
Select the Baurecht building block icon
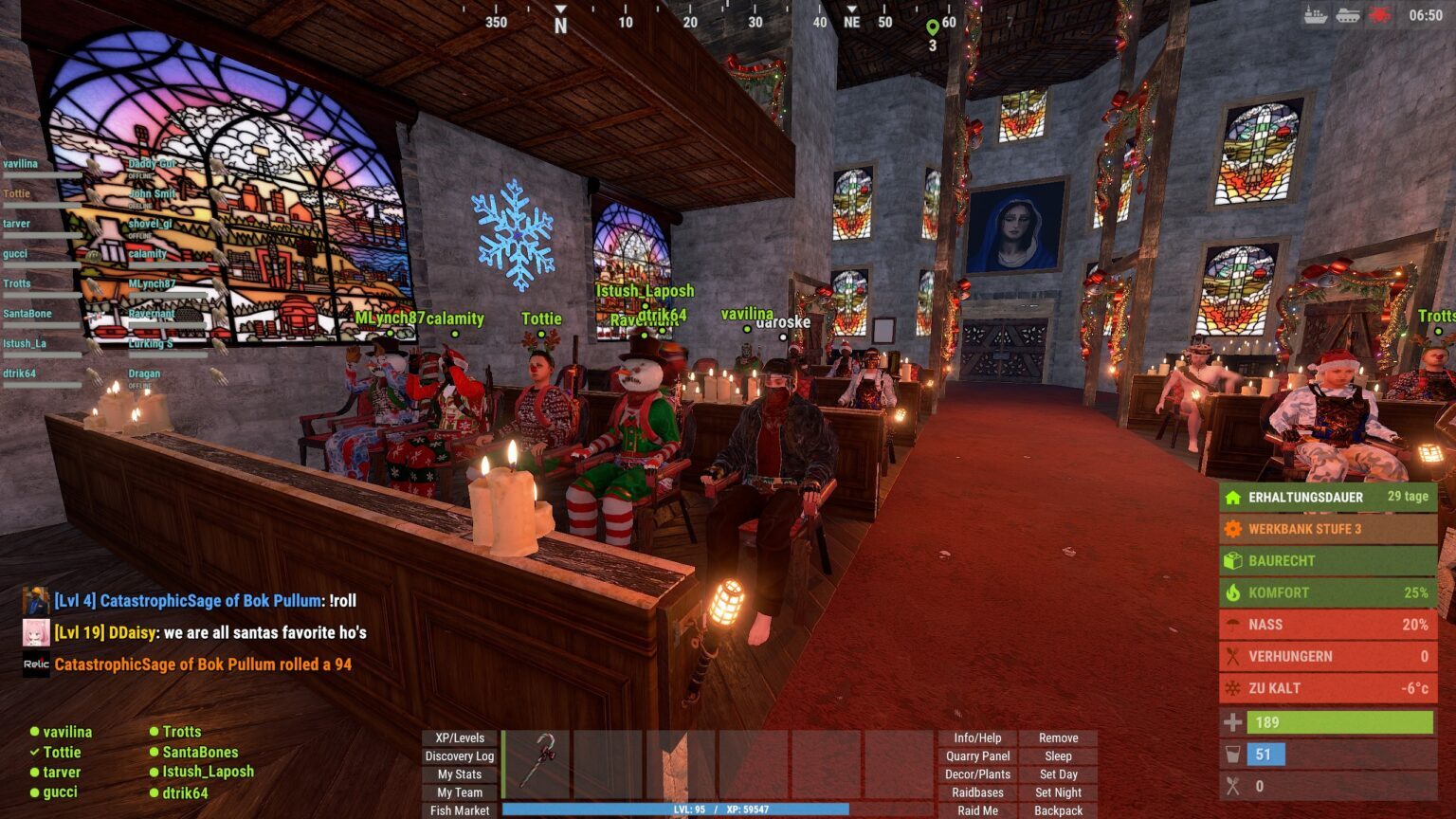[x=1234, y=560]
